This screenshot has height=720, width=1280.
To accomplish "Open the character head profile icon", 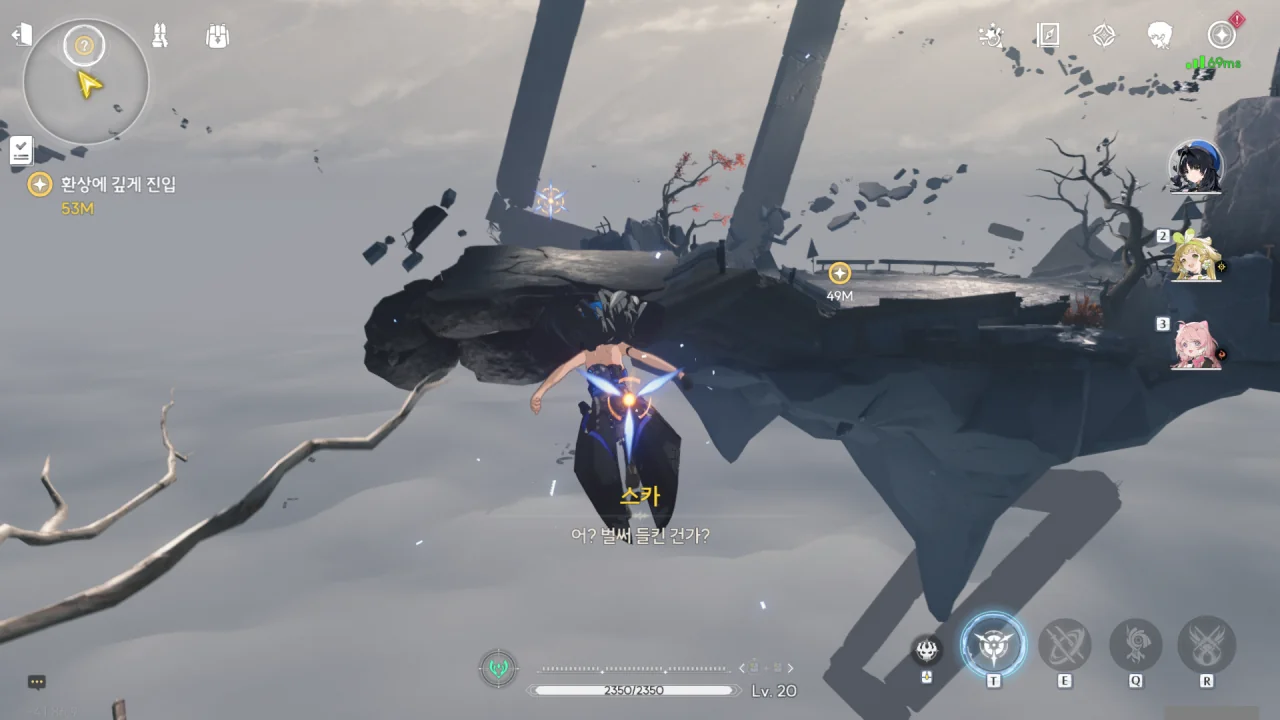I will coord(1160,36).
